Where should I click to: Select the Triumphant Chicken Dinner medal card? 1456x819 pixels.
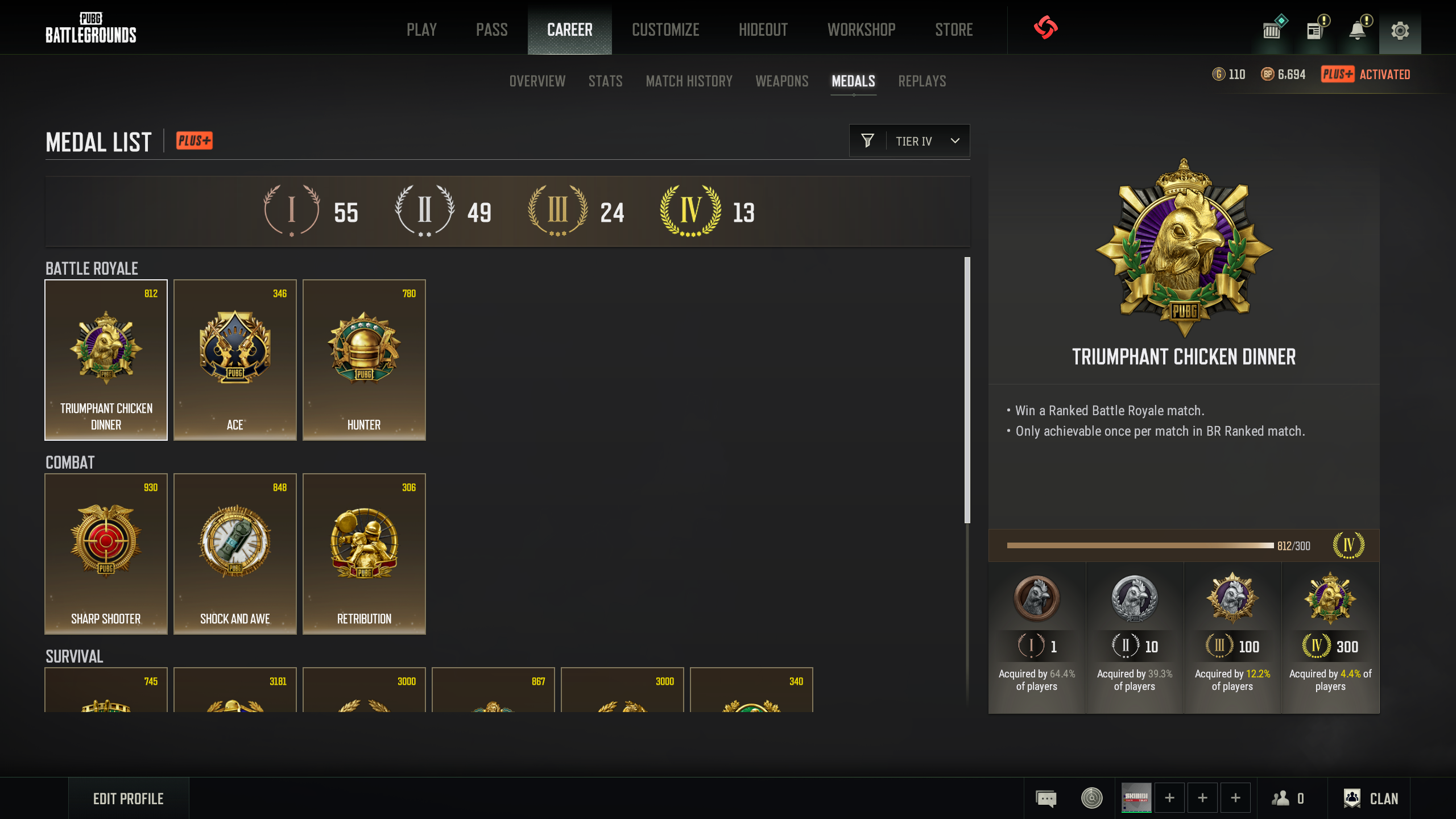point(106,359)
